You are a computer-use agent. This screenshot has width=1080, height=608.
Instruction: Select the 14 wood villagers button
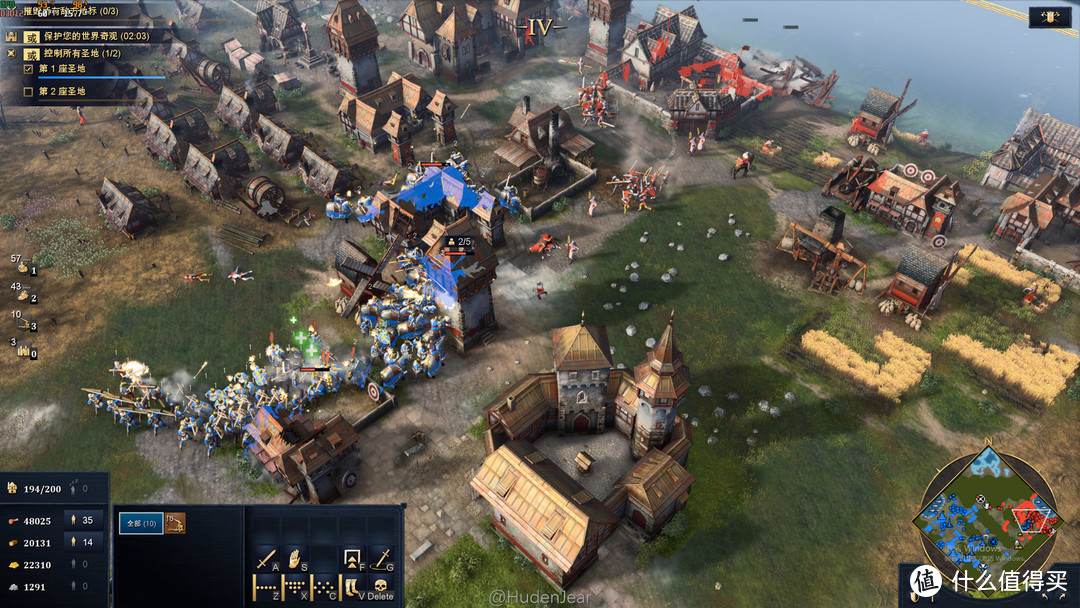(80, 542)
